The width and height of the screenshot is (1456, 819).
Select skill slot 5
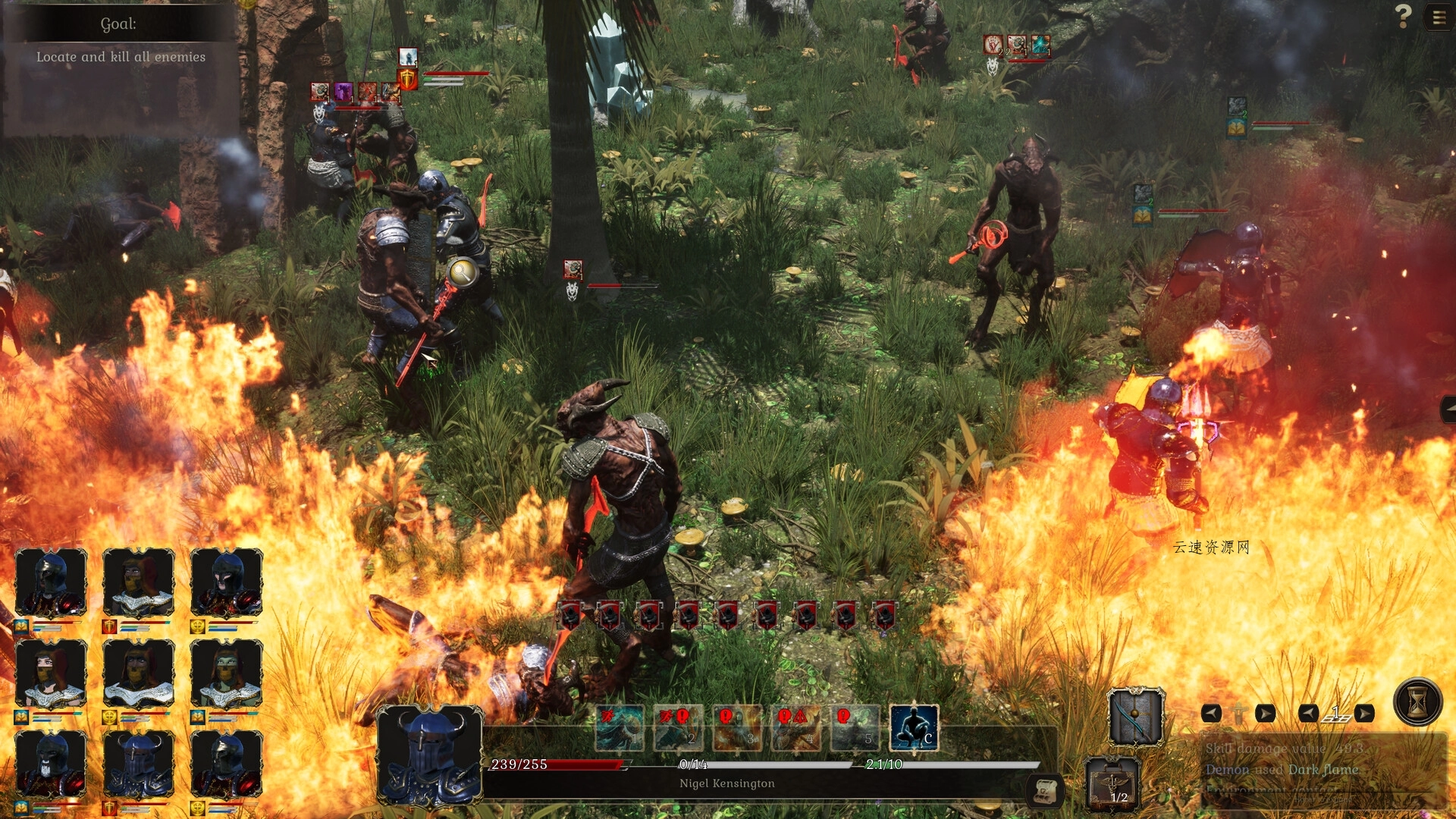(855, 727)
